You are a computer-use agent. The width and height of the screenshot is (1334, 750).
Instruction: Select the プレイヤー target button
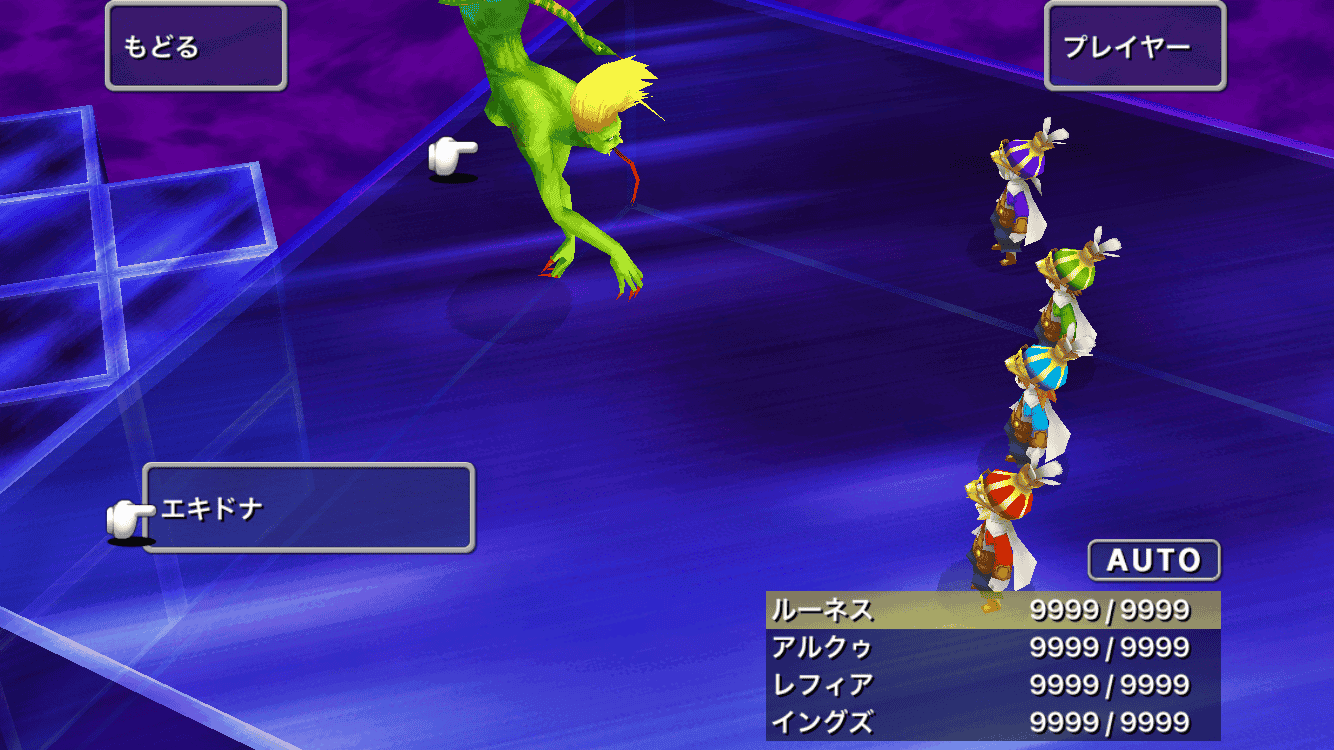click(x=1134, y=46)
